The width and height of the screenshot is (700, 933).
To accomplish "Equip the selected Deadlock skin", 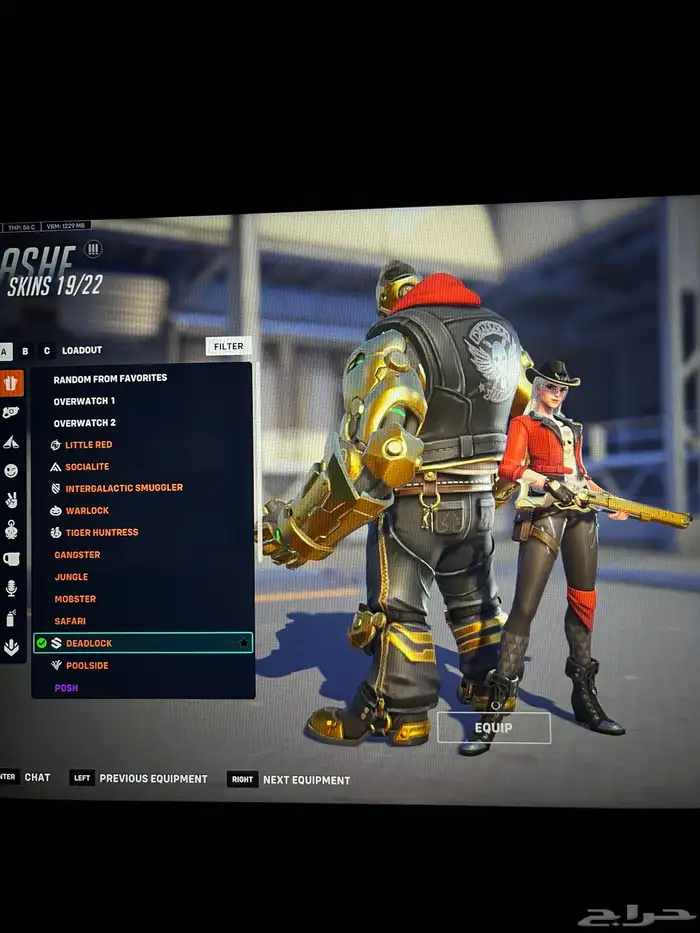I will [x=493, y=728].
